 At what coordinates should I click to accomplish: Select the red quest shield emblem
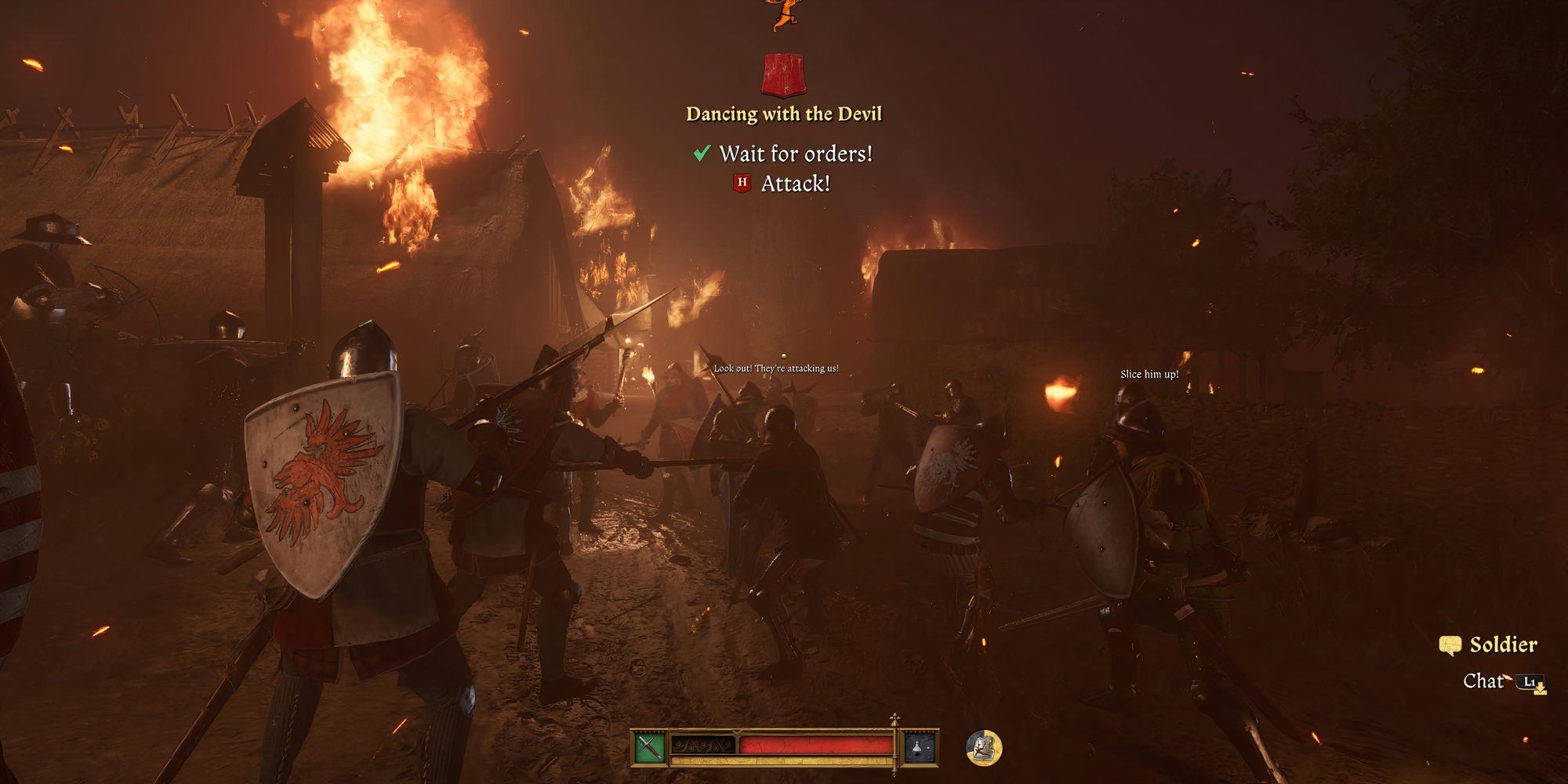tap(783, 75)
